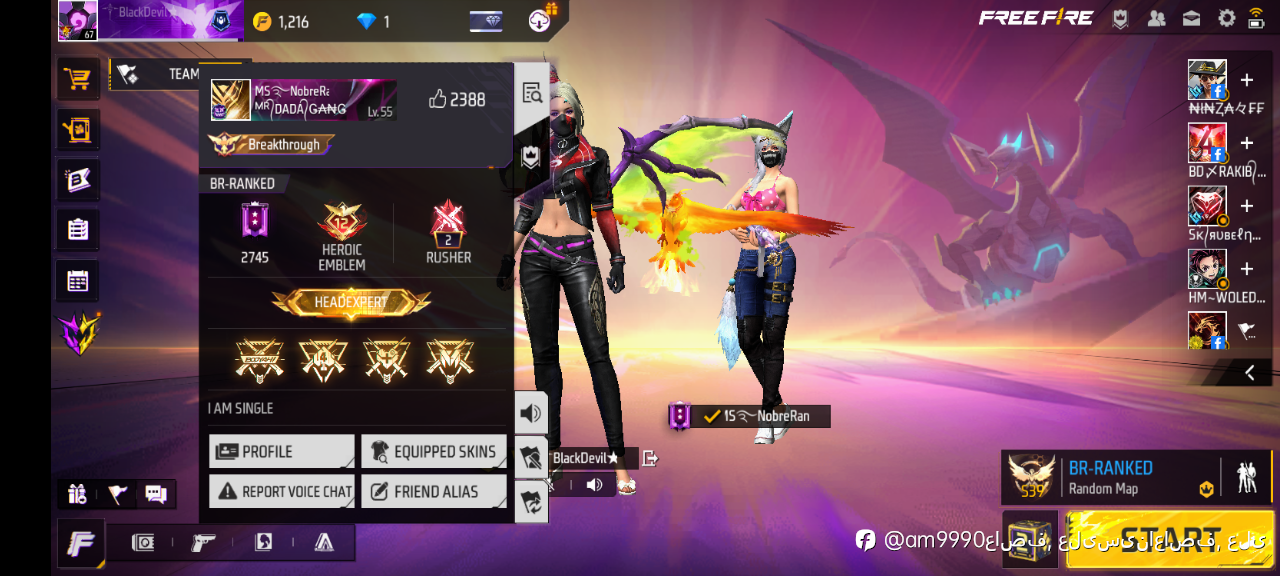Open the mail envelope icon
The image size is (1280, 576).
1191,18
